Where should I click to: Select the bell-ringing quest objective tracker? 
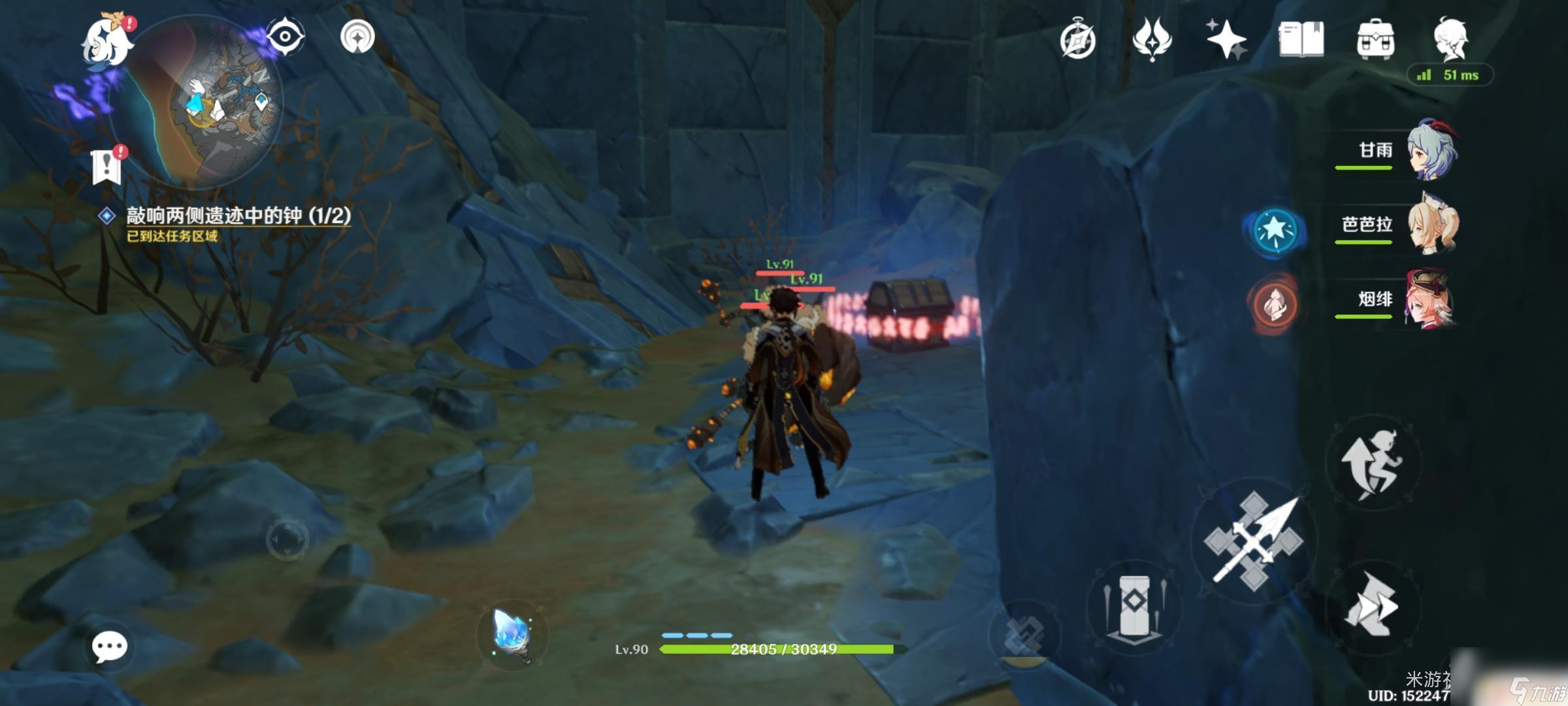click(238, 216)
